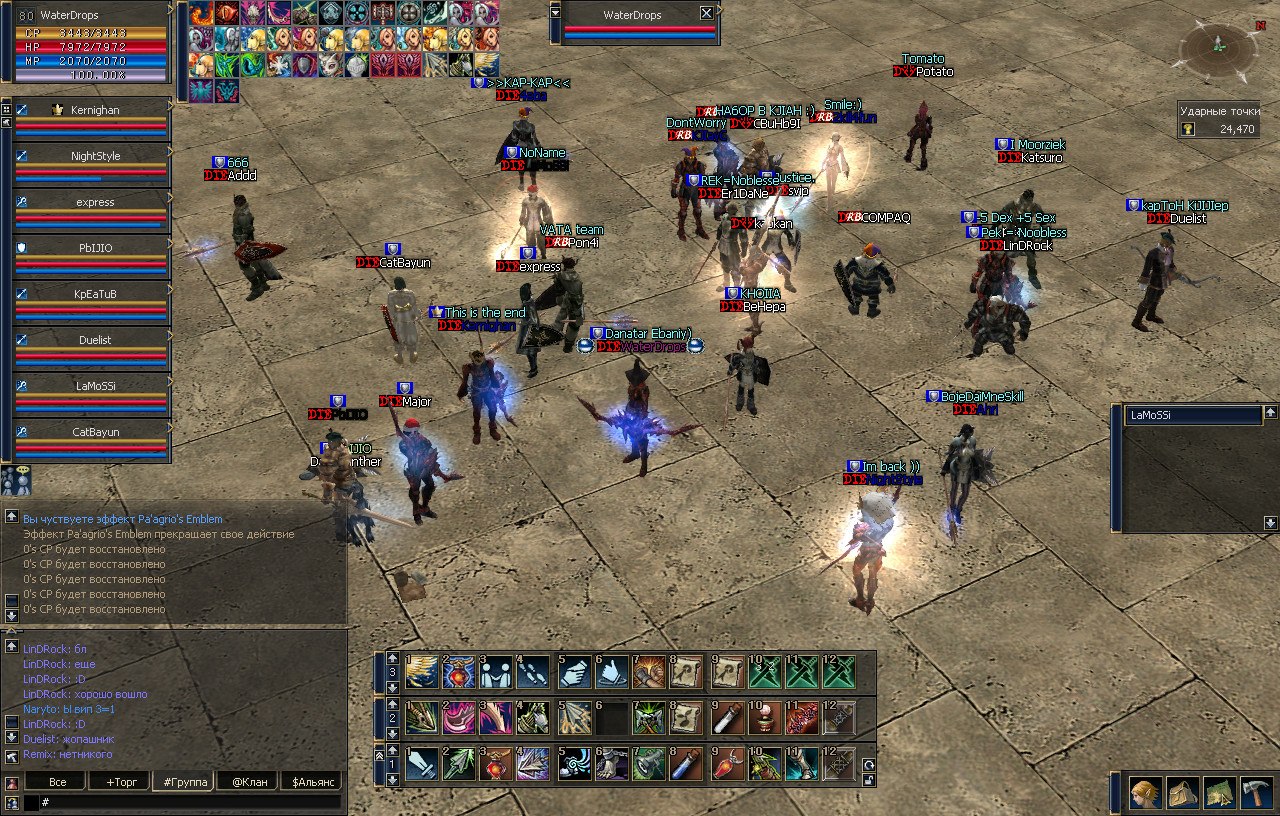
Task: Use the footprints action on the top hotbar
Action: coord(534,672)
